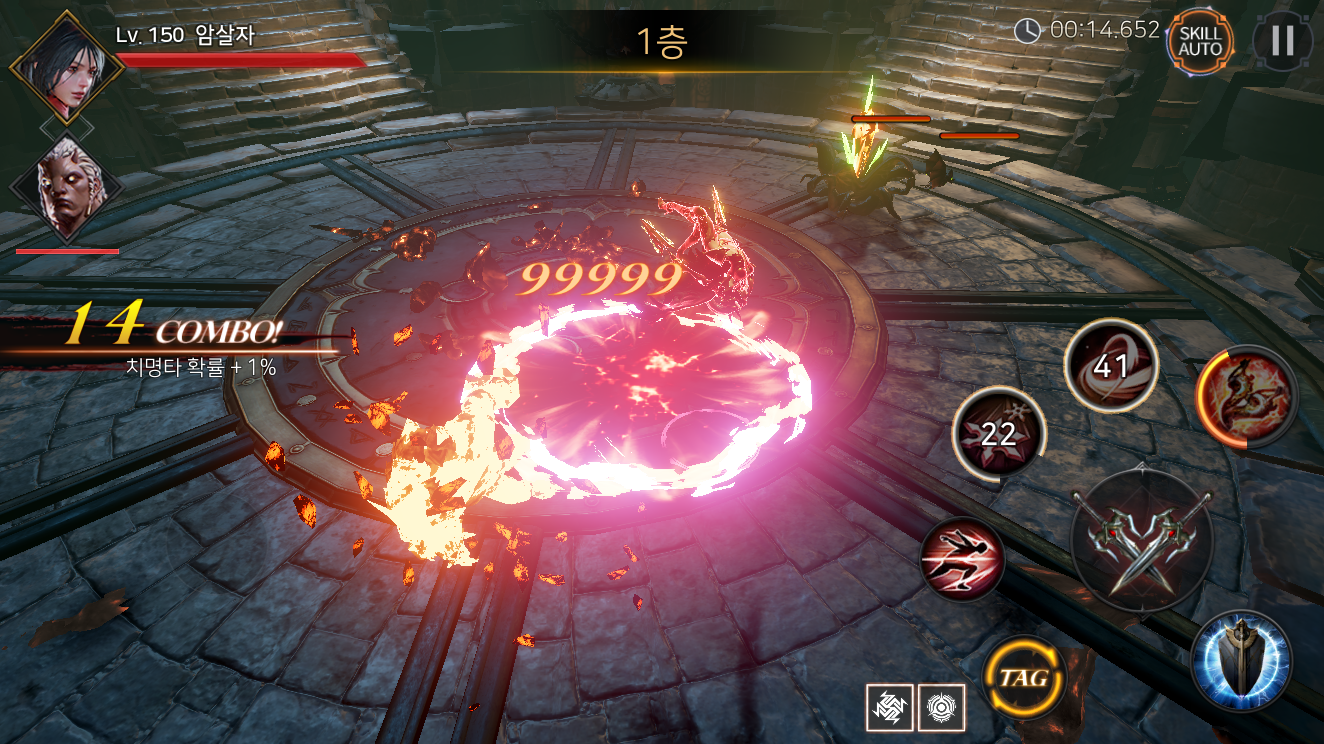
Task: Activate the blue shield guard skill
Action: point(1241,660)
